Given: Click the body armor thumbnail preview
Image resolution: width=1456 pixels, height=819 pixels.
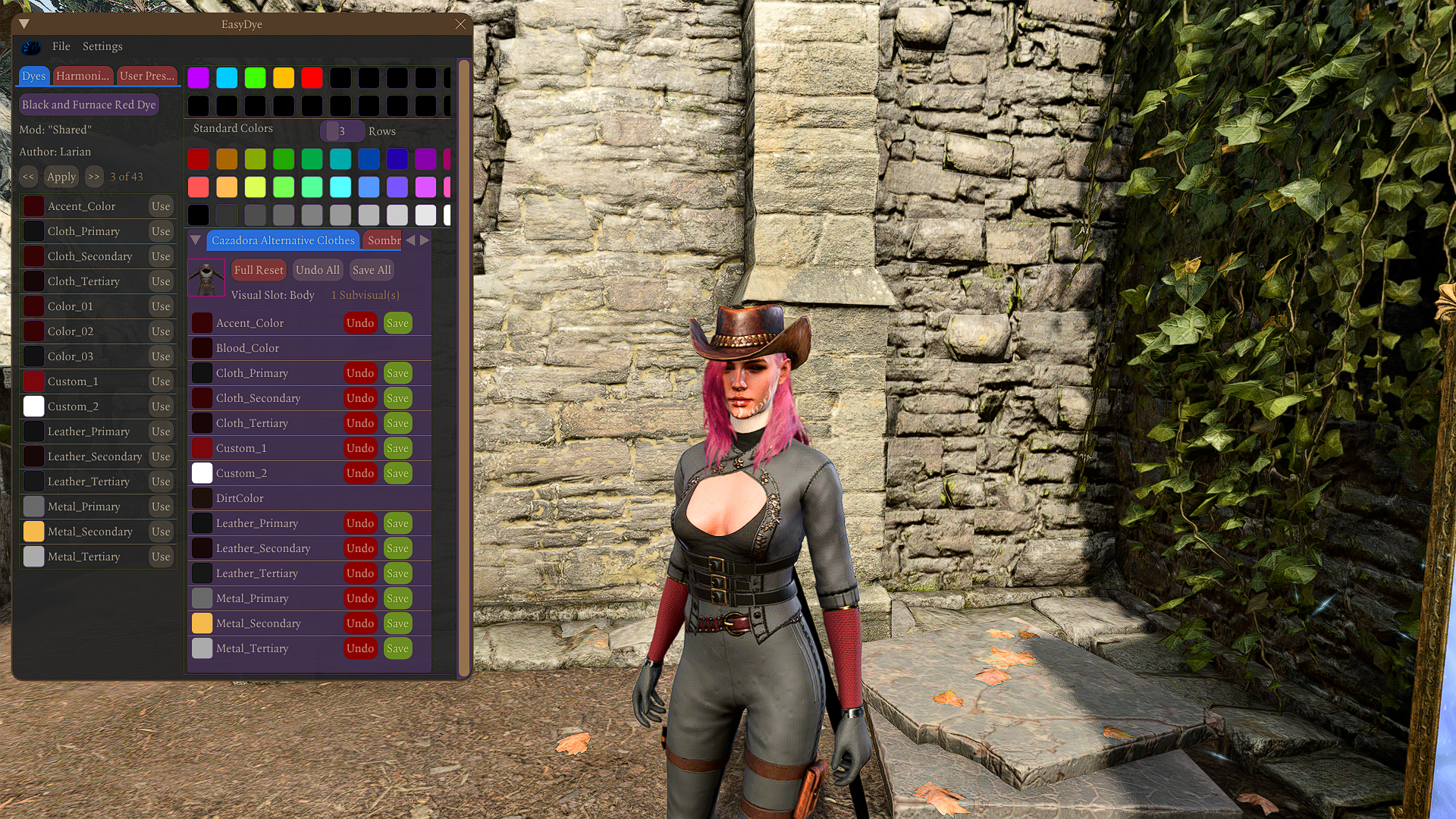Looking at the screenshot, I should tap(206, 278).
